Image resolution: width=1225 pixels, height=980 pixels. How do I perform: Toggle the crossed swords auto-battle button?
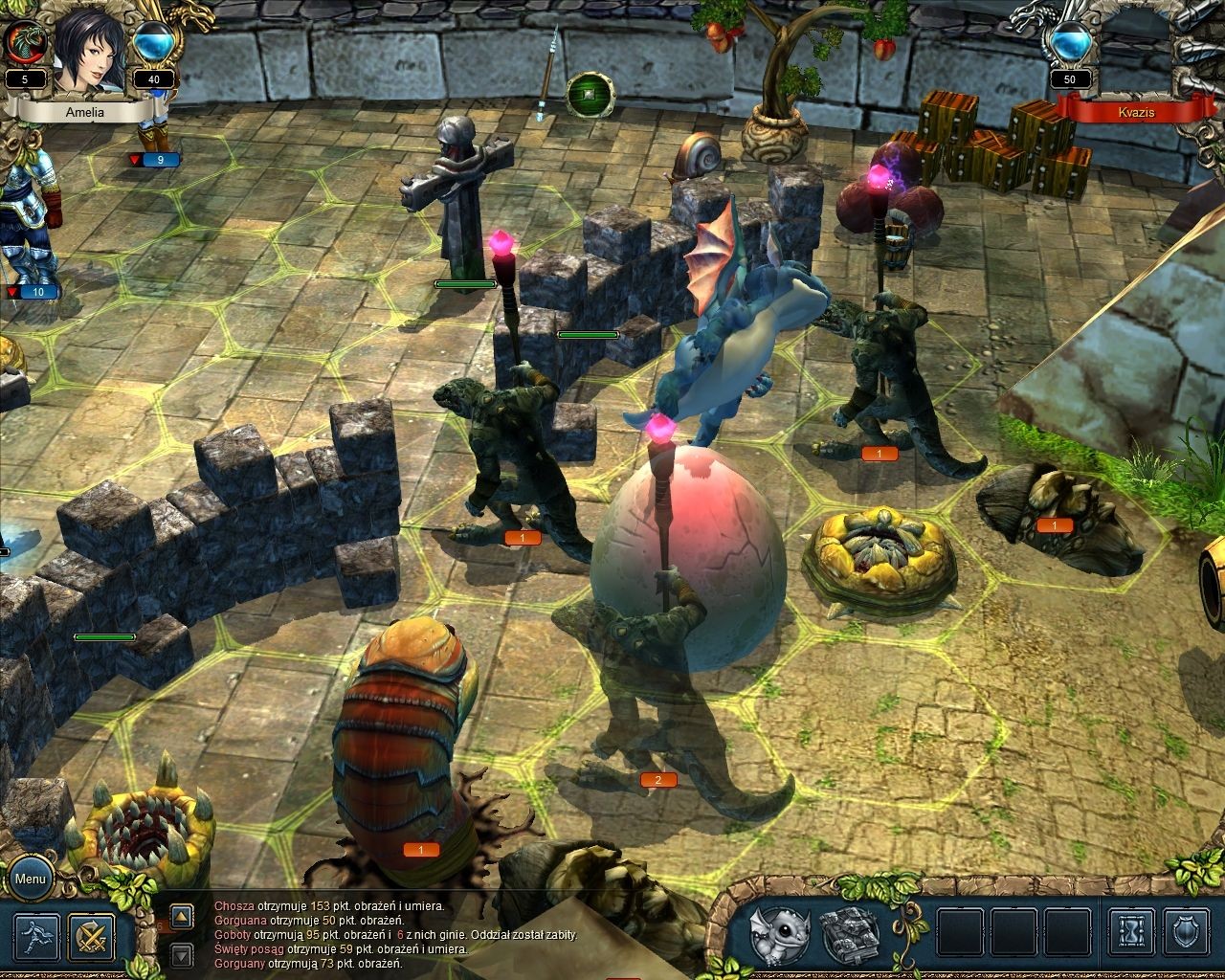(x=92, y=937)
